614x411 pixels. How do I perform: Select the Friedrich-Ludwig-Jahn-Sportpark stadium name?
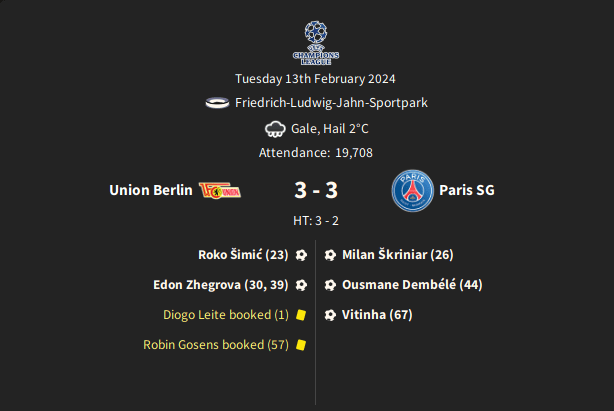pyautogui.click(x=331, y=103)
